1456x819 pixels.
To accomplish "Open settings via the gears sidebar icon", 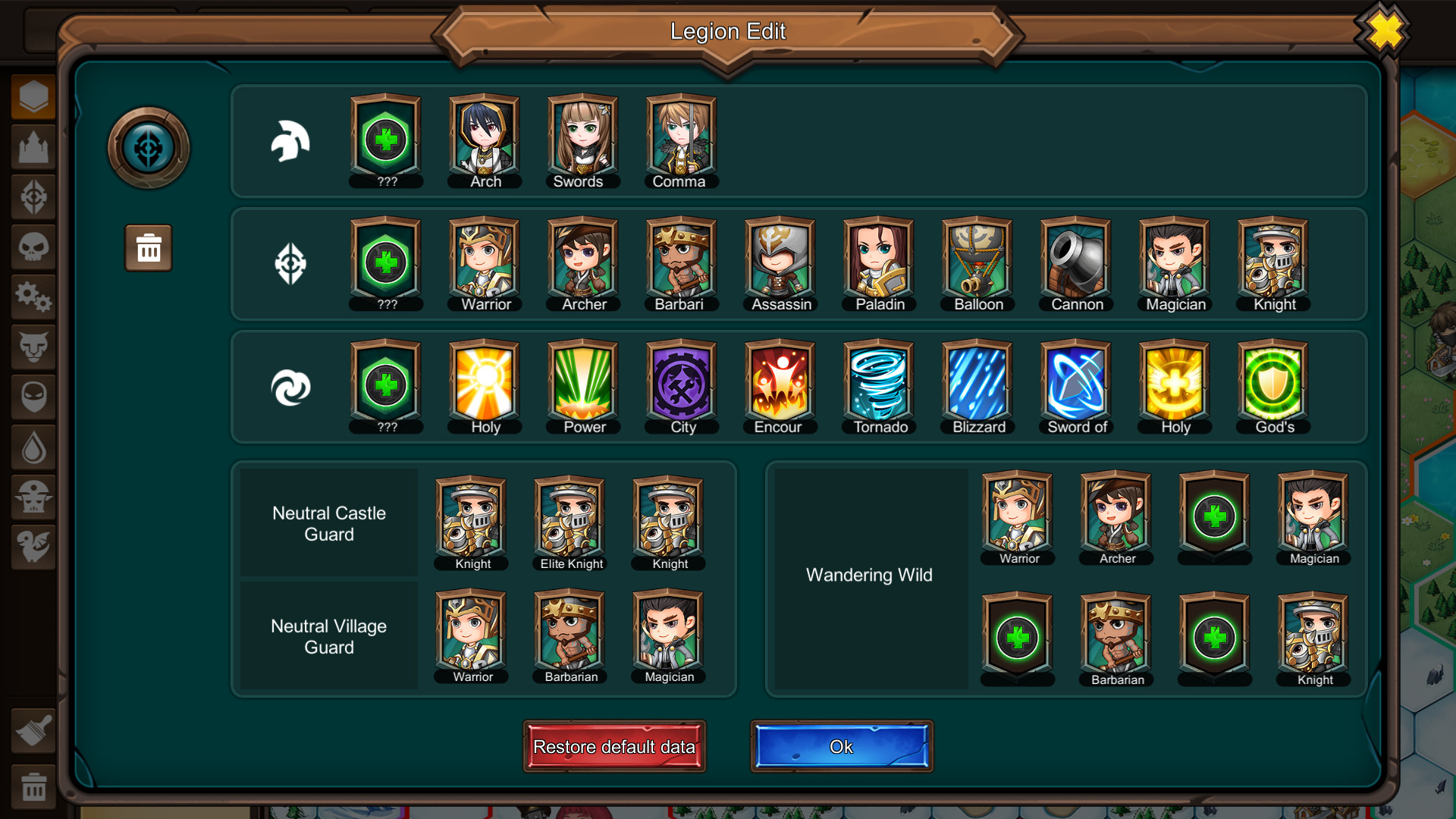I will tap(33, 297).
